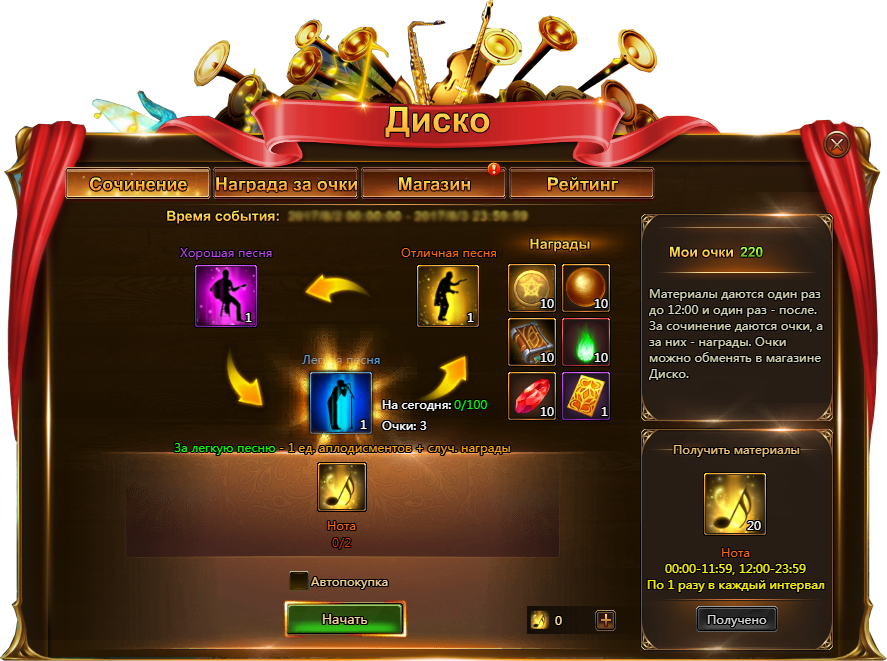Choose the Легкая песня blue singer icon
The width and height of the screenshot is (887, 661).
point(341,402)
